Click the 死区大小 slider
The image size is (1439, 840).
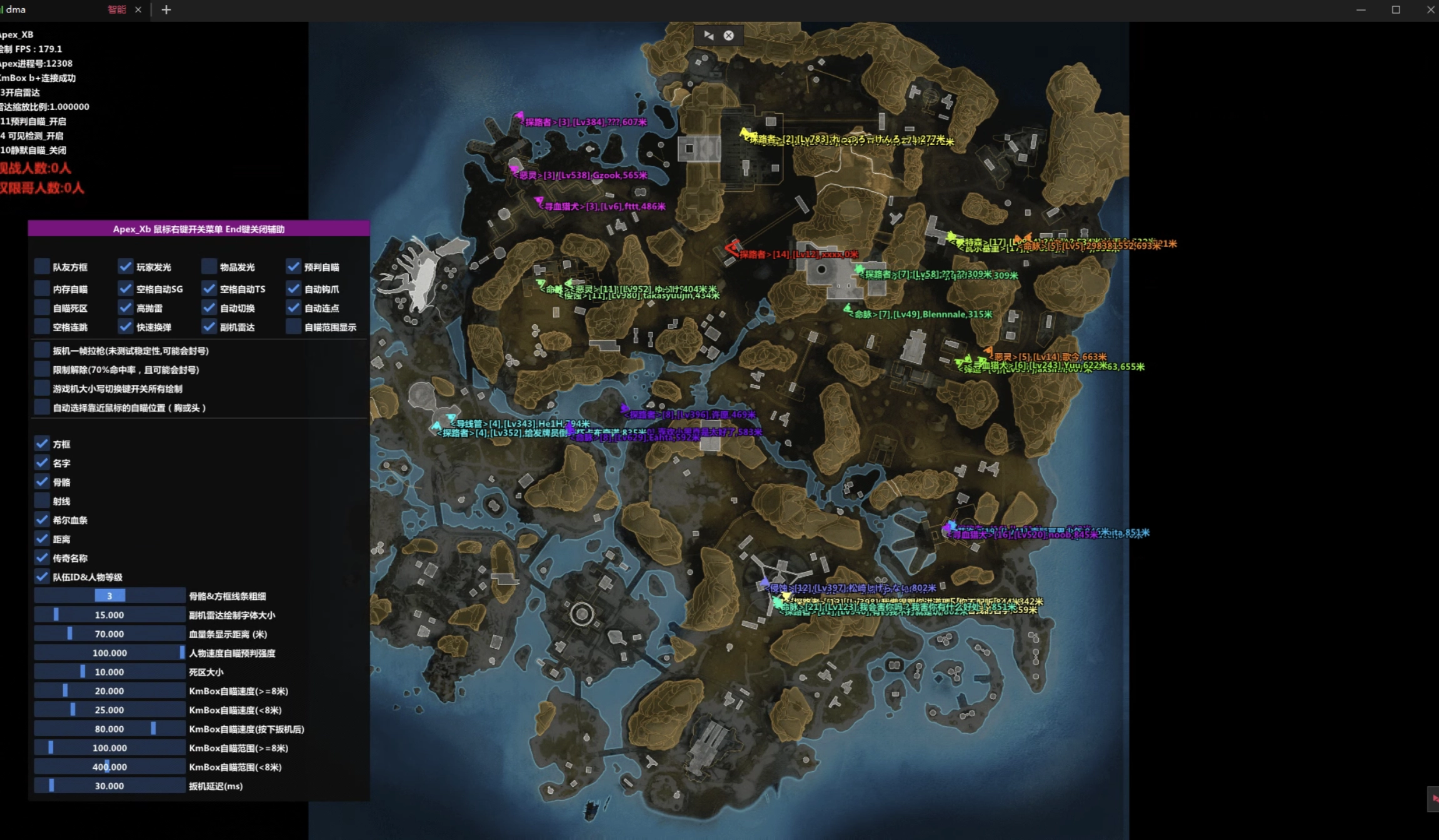109,672
